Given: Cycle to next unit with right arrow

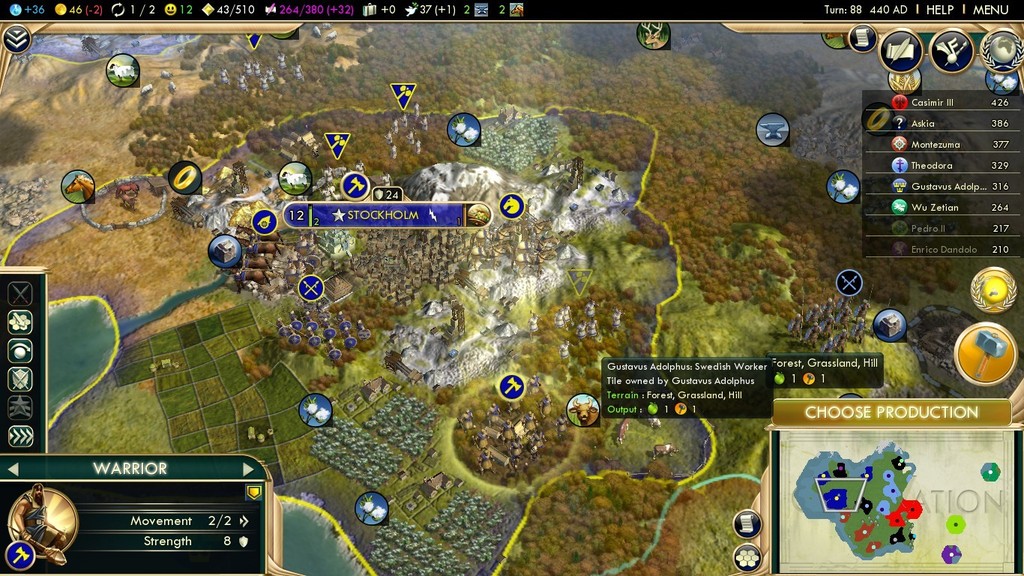Looking at the screenshot, I should coord(250,468).
